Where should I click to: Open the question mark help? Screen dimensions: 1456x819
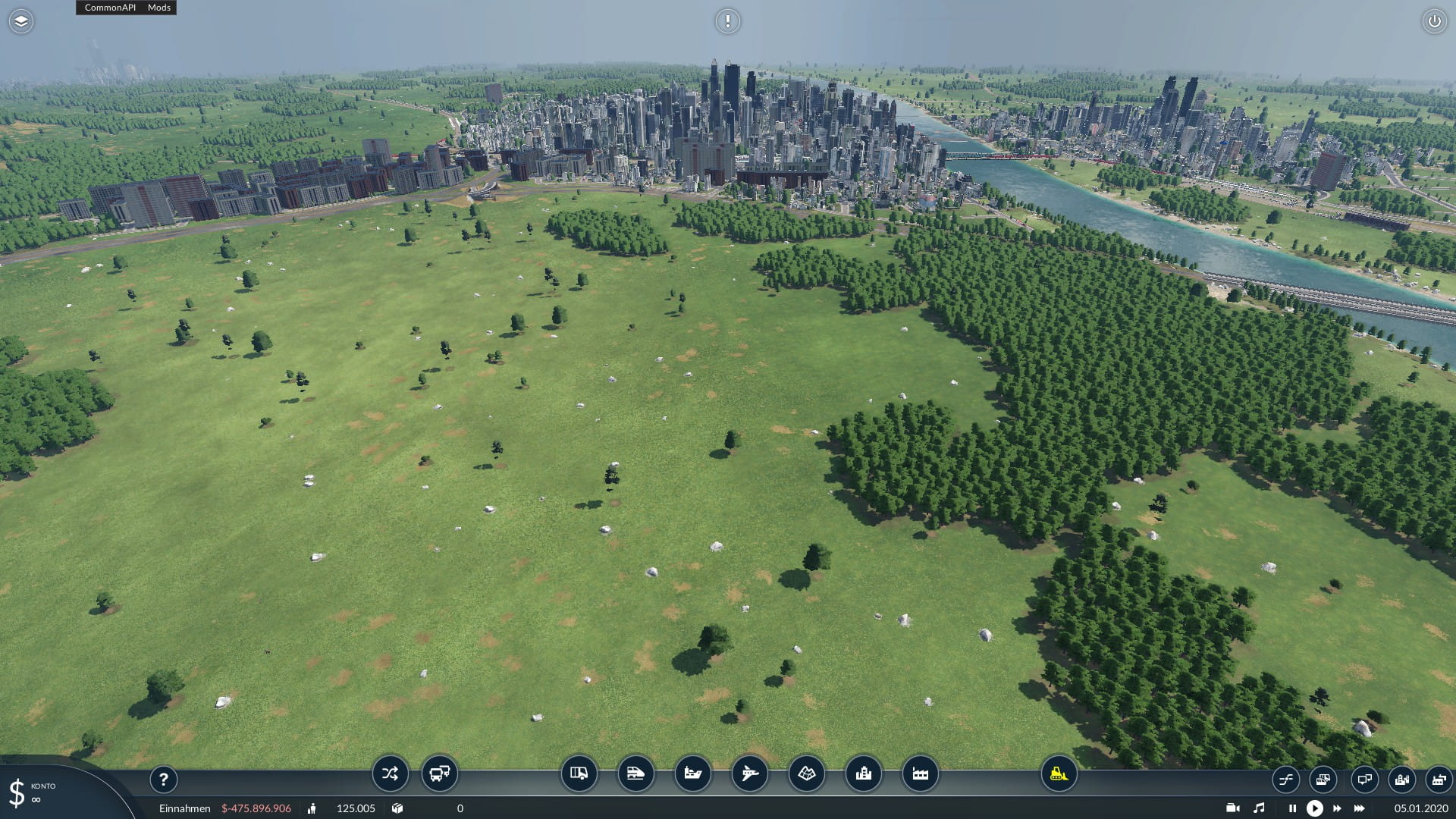pos(163,779)
